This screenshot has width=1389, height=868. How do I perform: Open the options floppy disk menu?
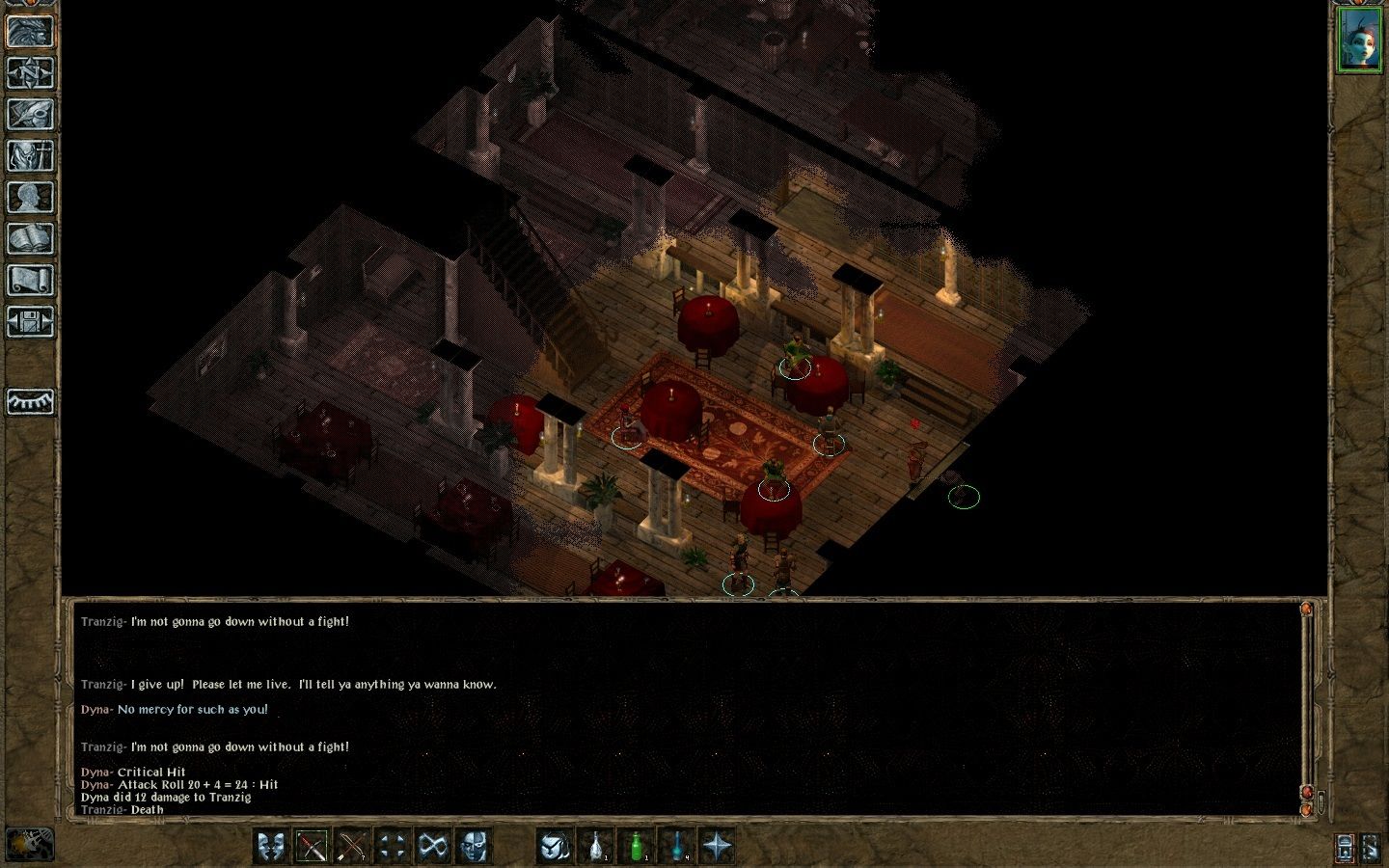pyautogui.click(x=30, y=321)
